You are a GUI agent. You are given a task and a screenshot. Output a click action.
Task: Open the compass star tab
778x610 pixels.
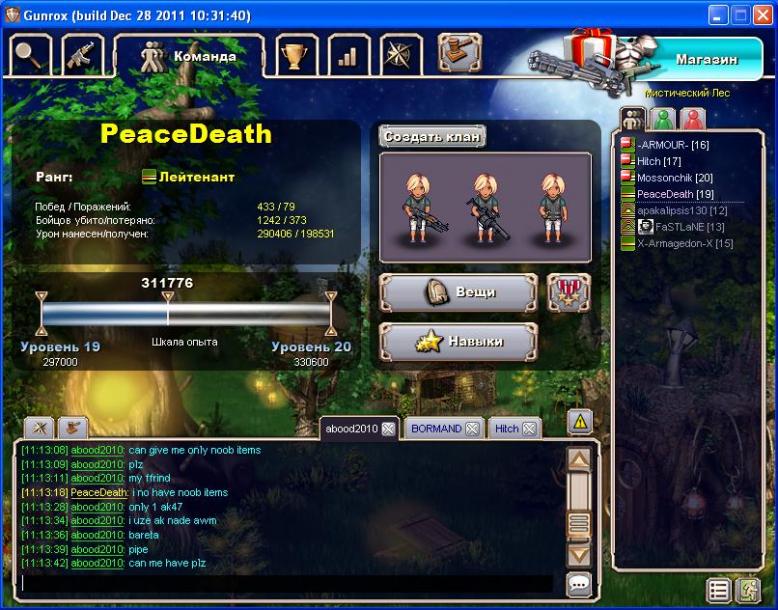coord(400,55)
